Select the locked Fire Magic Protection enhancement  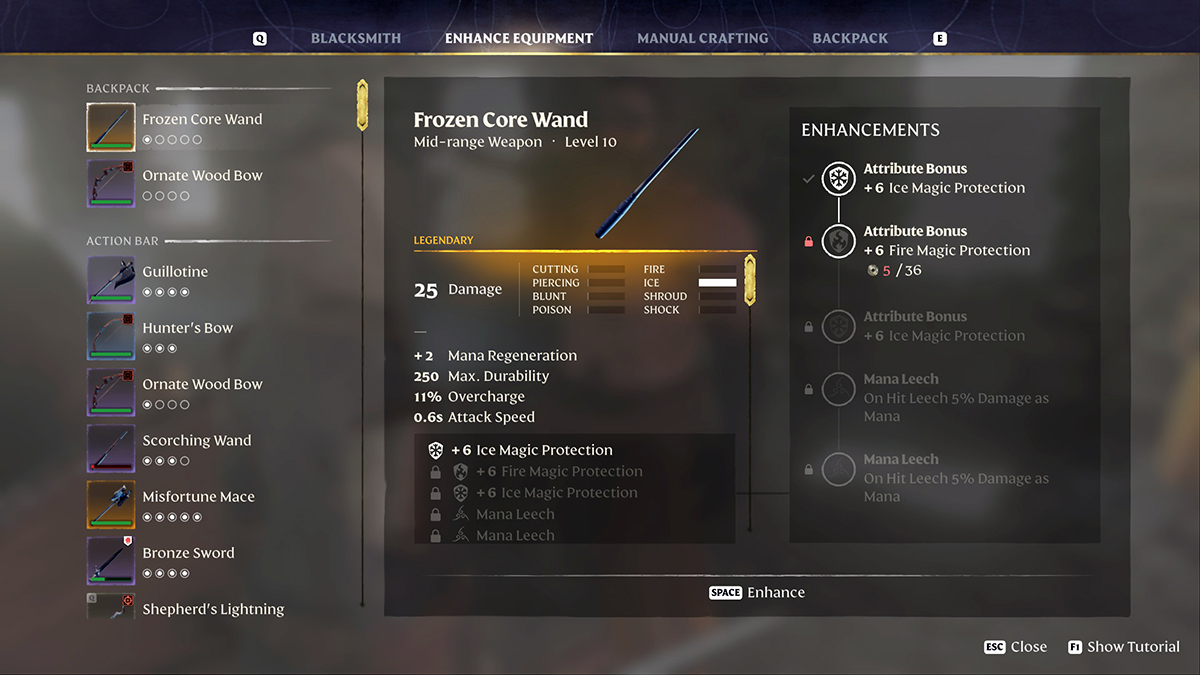point(838,241)
